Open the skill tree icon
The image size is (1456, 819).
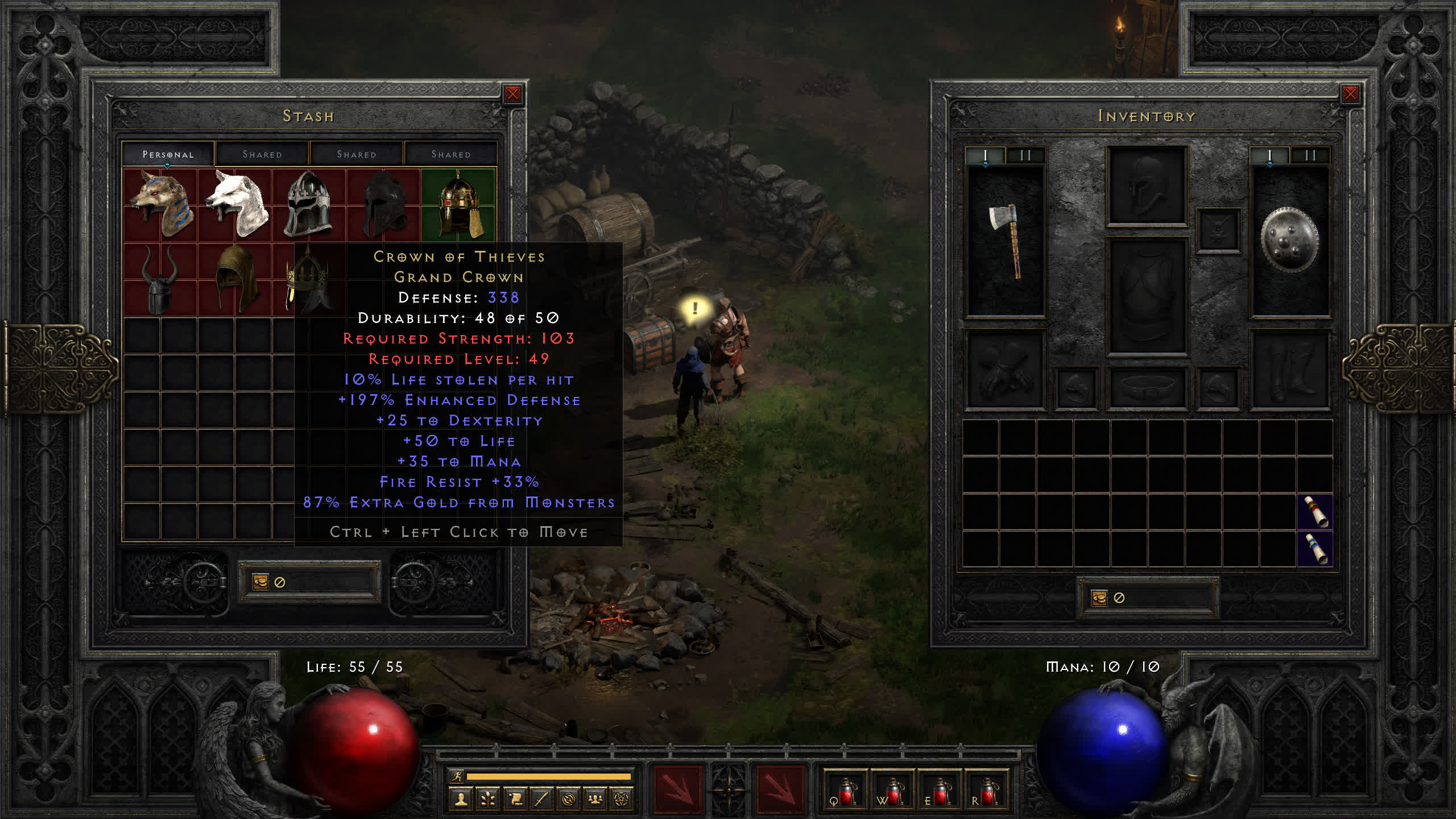[x=488, y=800]
